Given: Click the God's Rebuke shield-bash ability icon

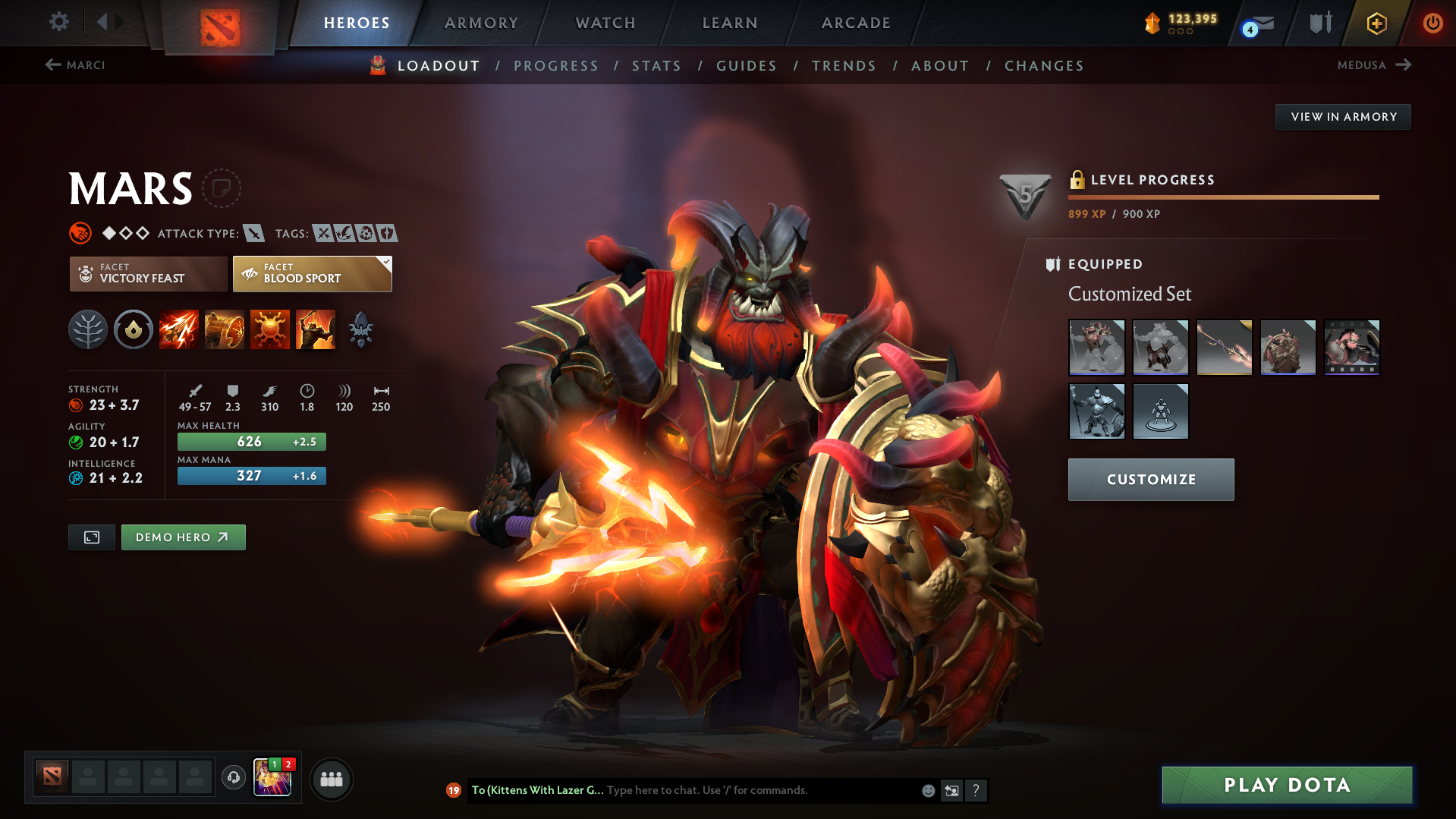Looking at the screenshot, I should coord(224,329).
